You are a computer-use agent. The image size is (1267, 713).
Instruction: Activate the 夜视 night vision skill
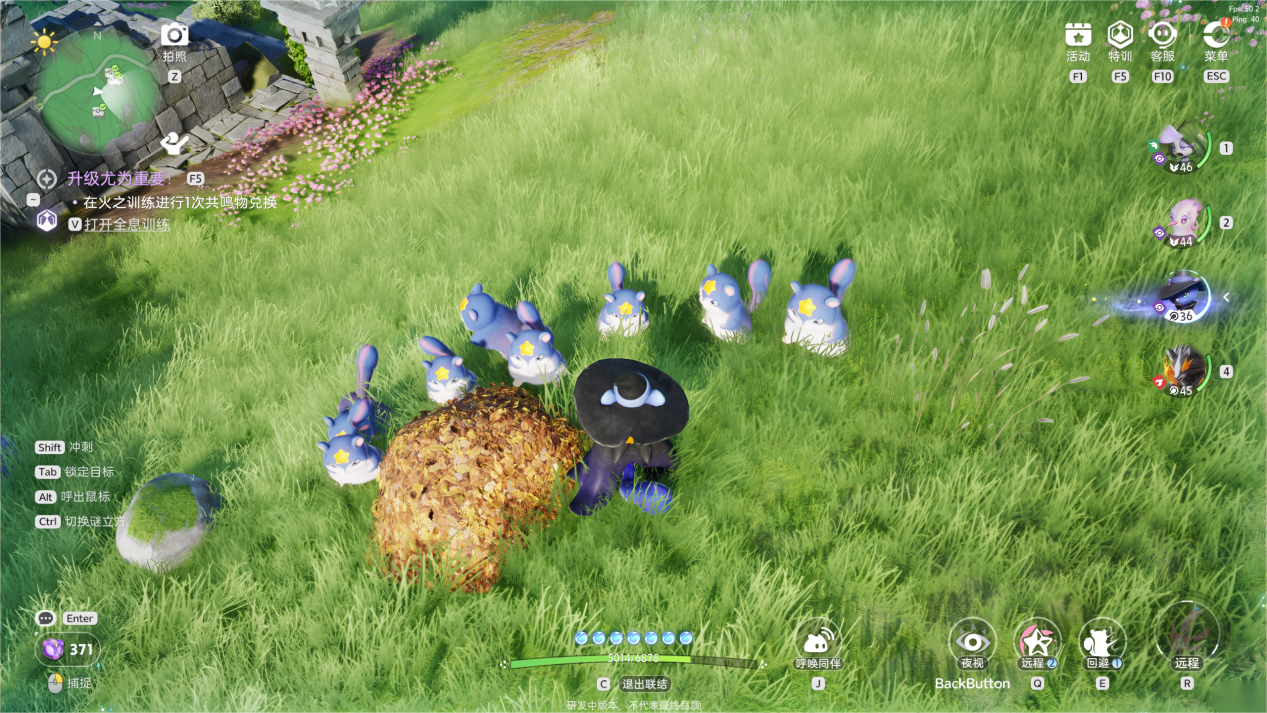[972, 642]
